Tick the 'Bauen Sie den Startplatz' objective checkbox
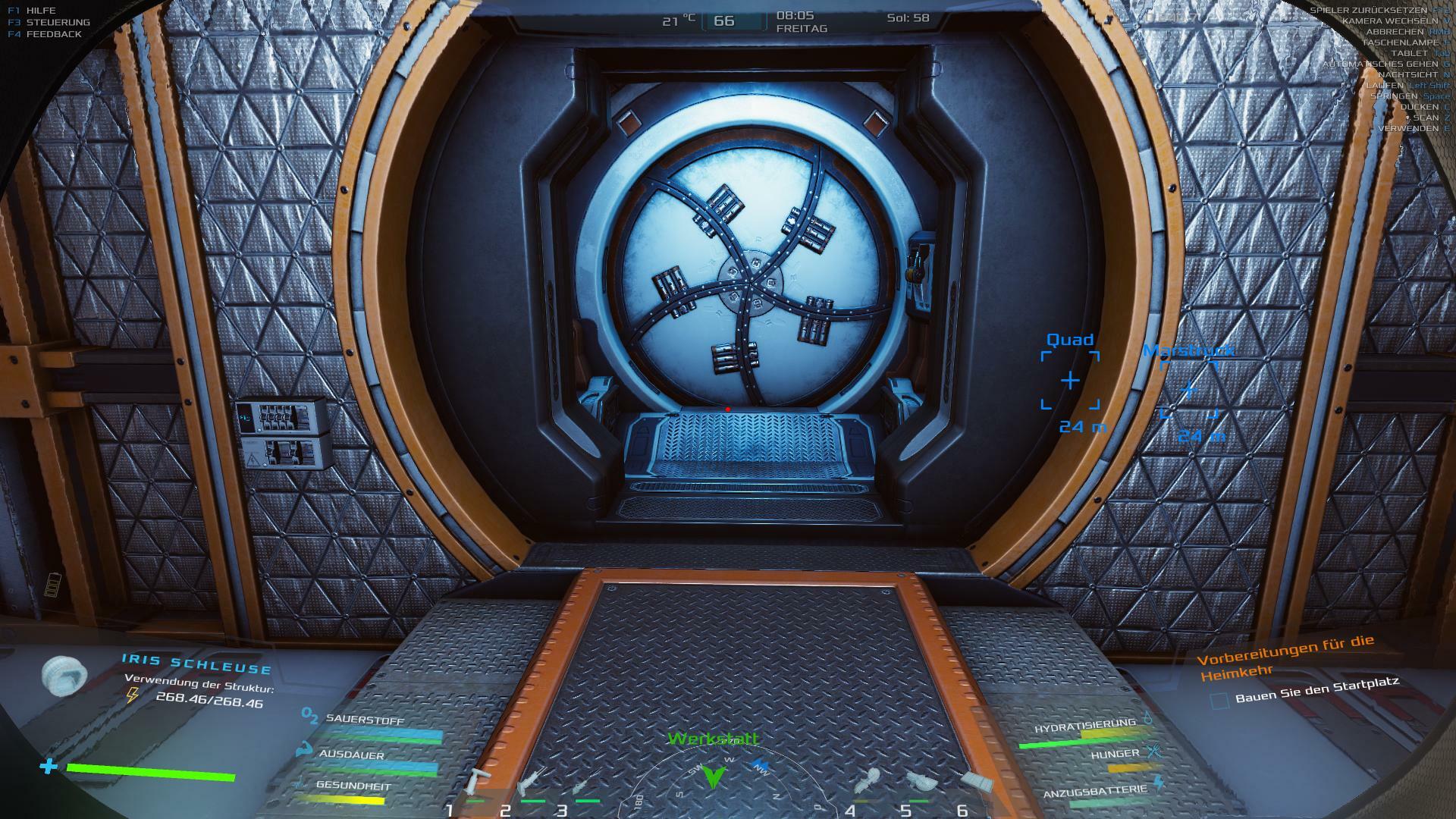Image resolution: width=1456 pixels, height=819 pixels. click(x=1219, y=701)
